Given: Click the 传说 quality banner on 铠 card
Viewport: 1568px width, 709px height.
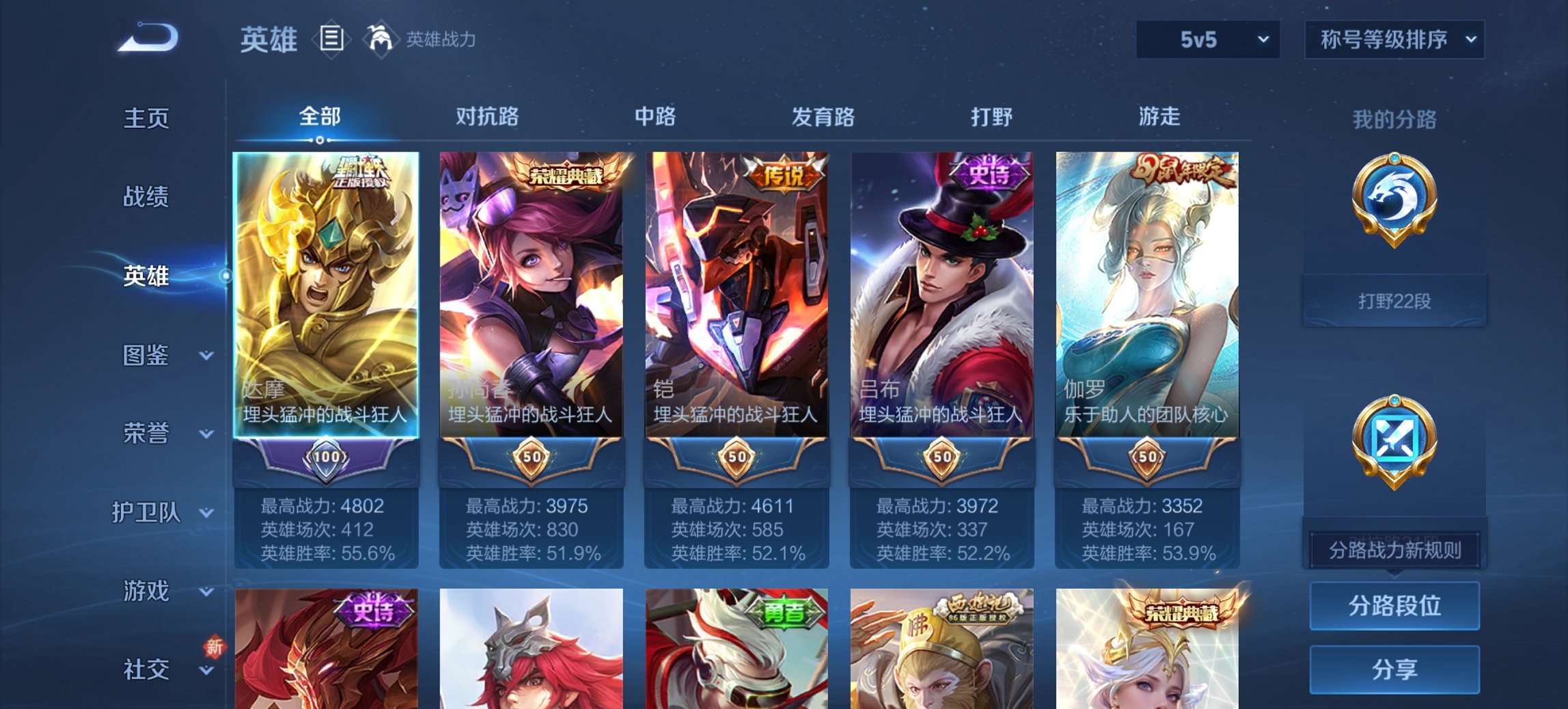Looking at the screenshot, I should point(783,172).
